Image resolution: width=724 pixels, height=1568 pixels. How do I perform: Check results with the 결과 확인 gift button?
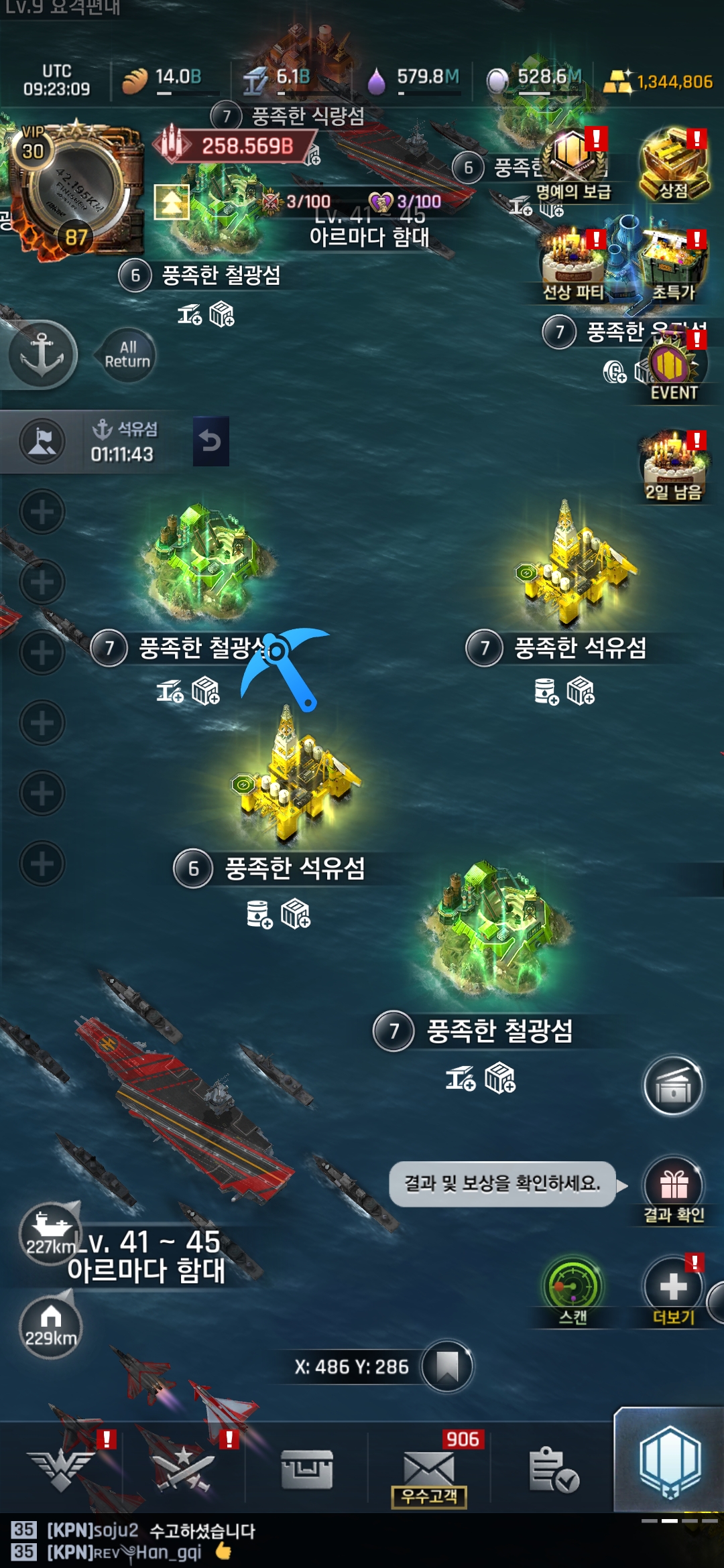(674, 1189)
